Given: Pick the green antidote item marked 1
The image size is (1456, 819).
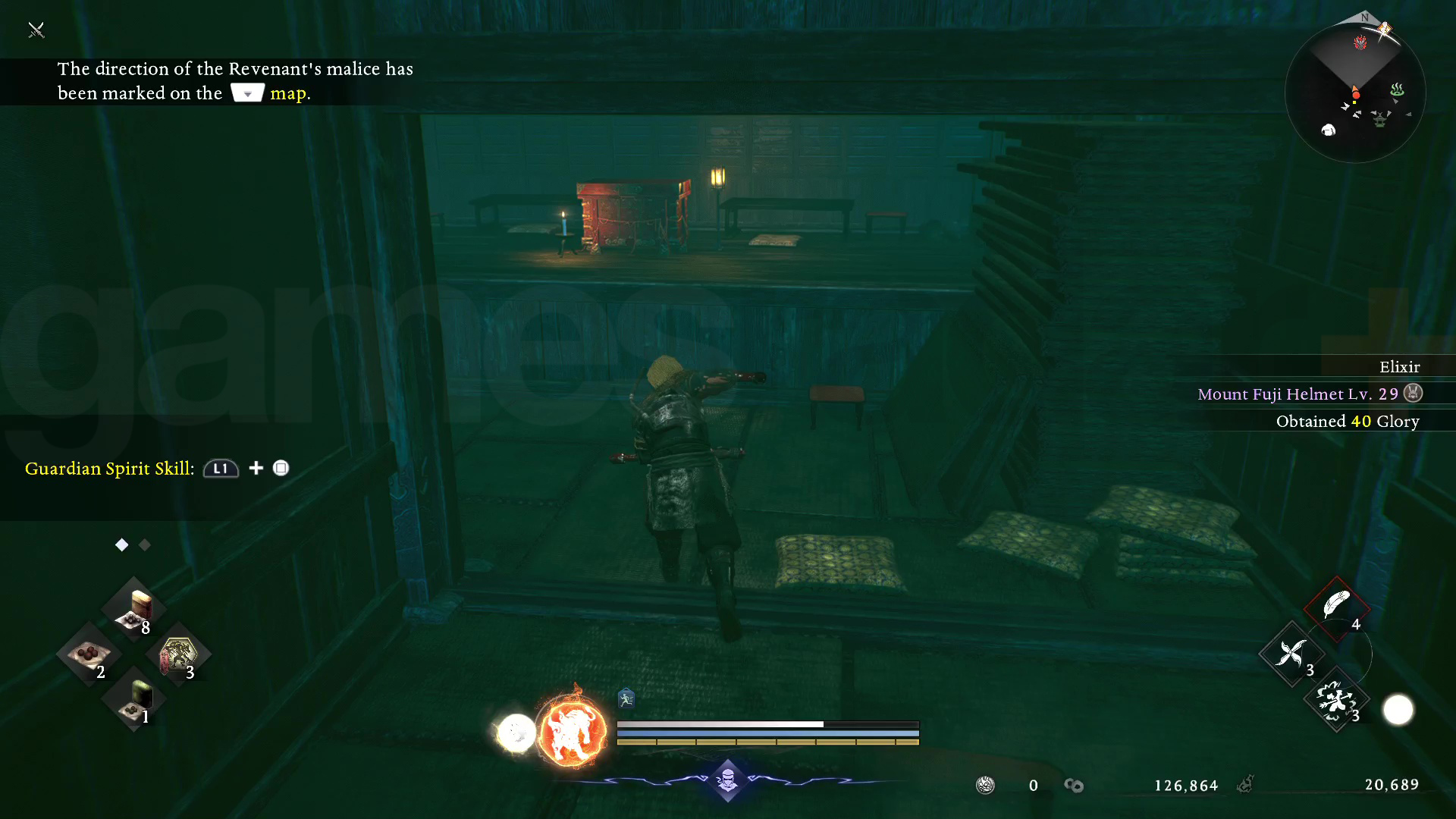Looking at the screenshot, I should click(x=135, y=701).
